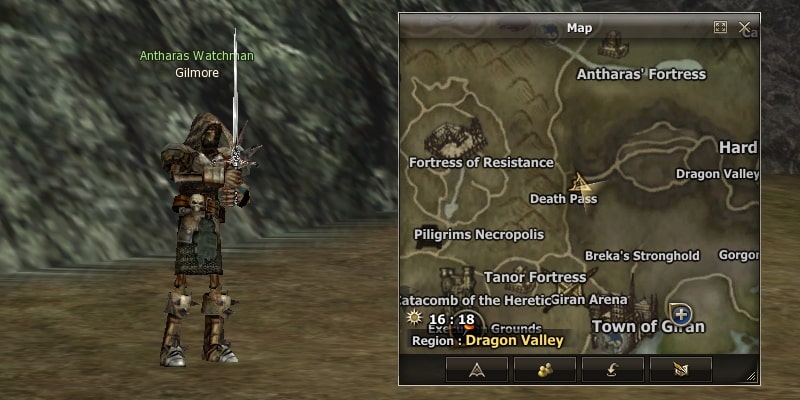This screenshot has height=400, width=800.
Task: Click the three-figures party button
Action: point(545,369)
